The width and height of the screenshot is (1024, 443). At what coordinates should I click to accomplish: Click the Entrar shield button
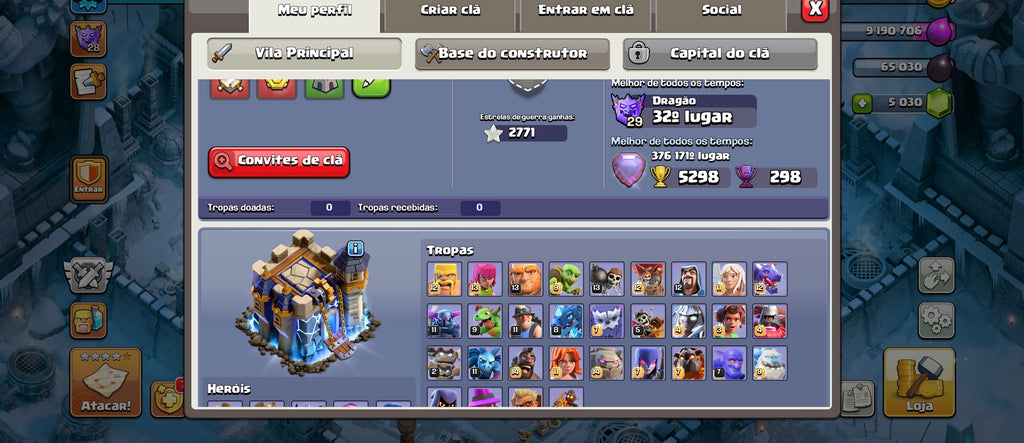(90, 179)
